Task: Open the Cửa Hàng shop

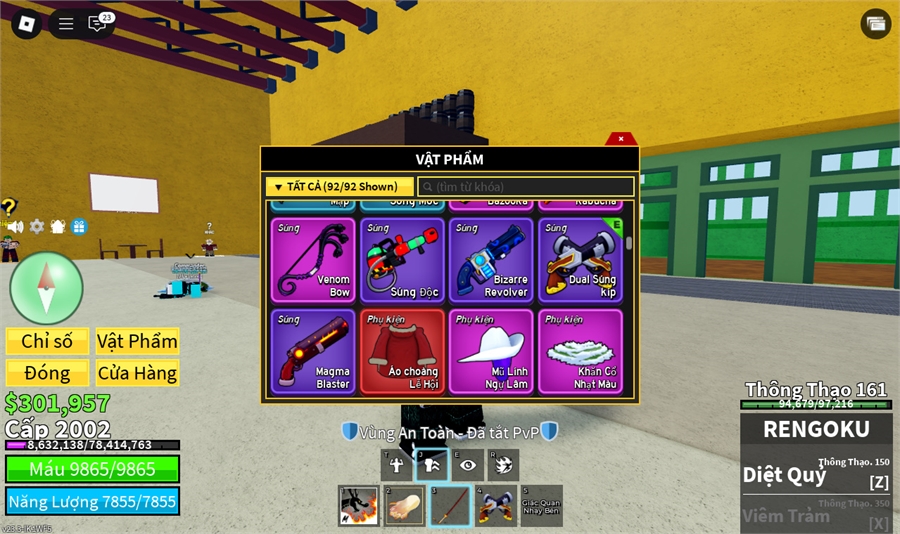Action: 137,373
